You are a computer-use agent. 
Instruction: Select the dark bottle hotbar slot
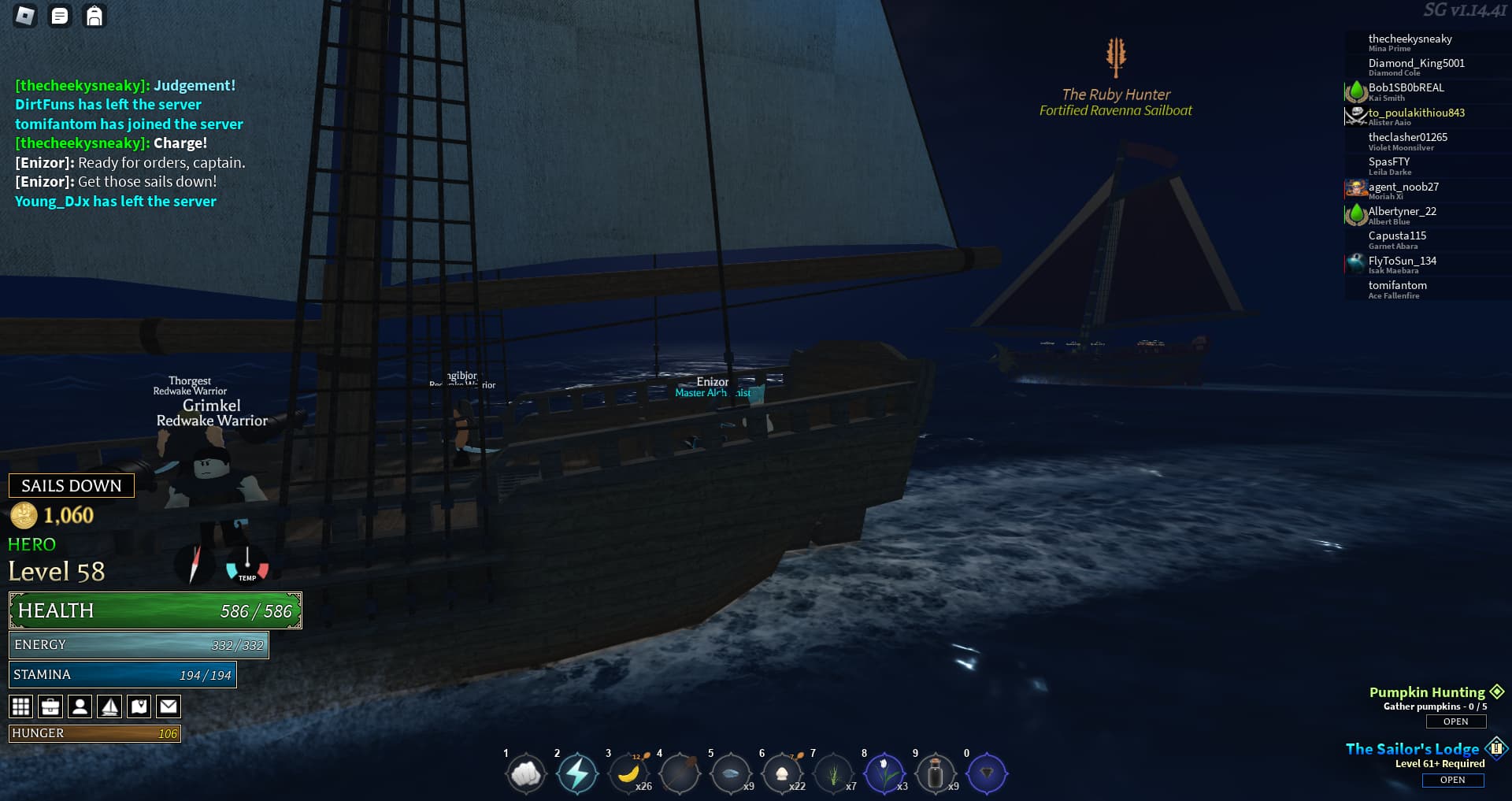pos(936,774)
